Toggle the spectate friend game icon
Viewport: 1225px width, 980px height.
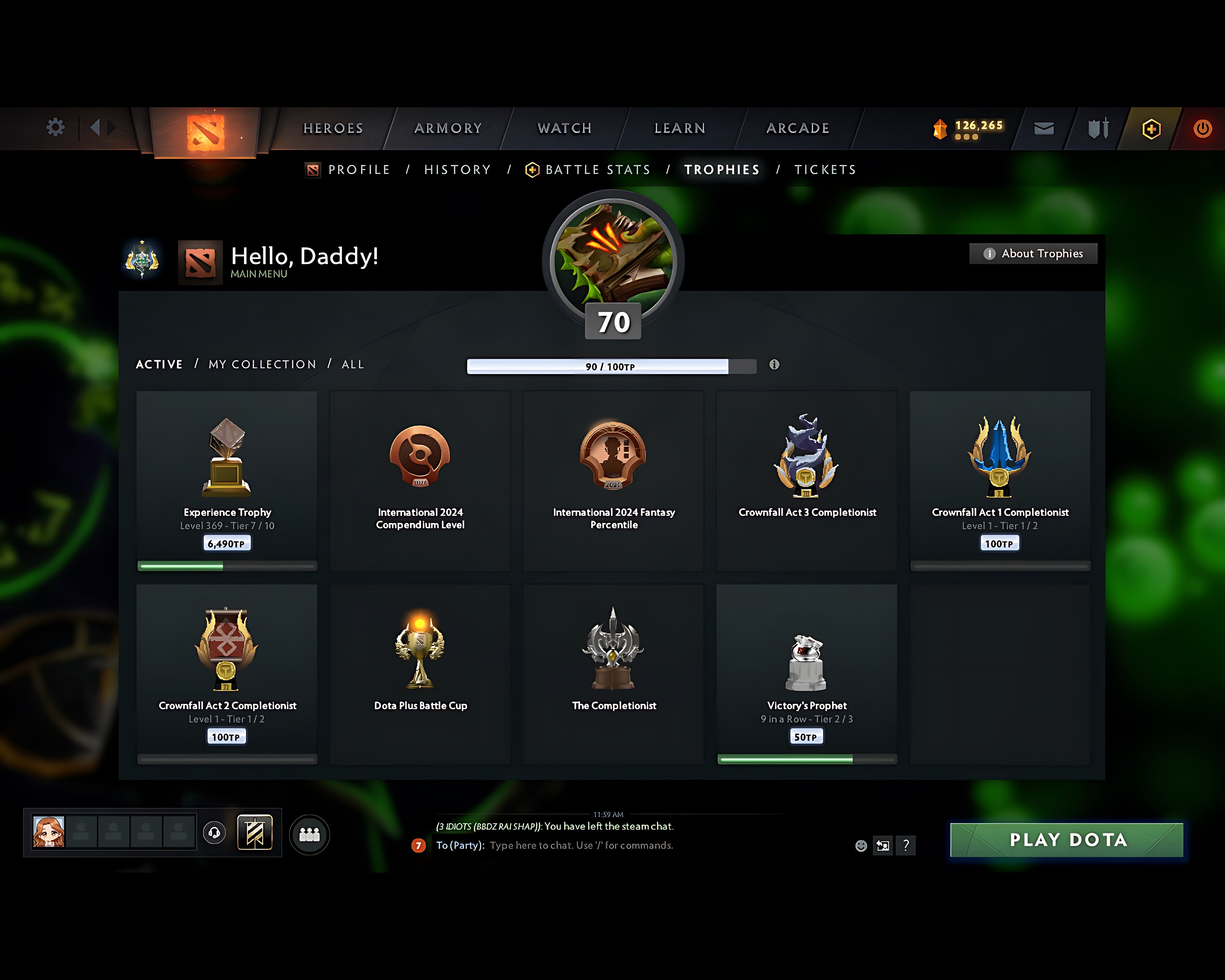click(x=883, y=845)
